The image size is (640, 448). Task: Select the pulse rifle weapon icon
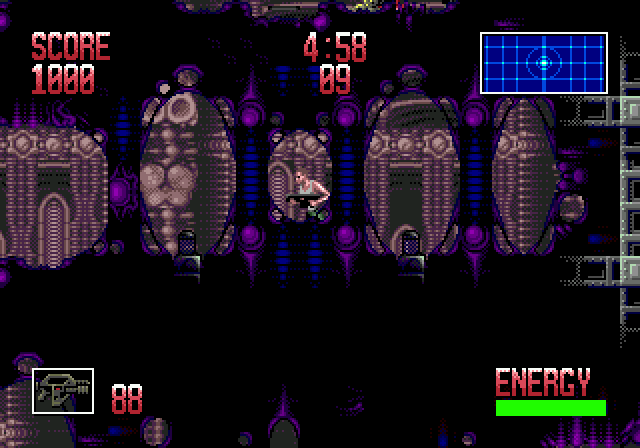pyautogui.click(x=63, y=391)
